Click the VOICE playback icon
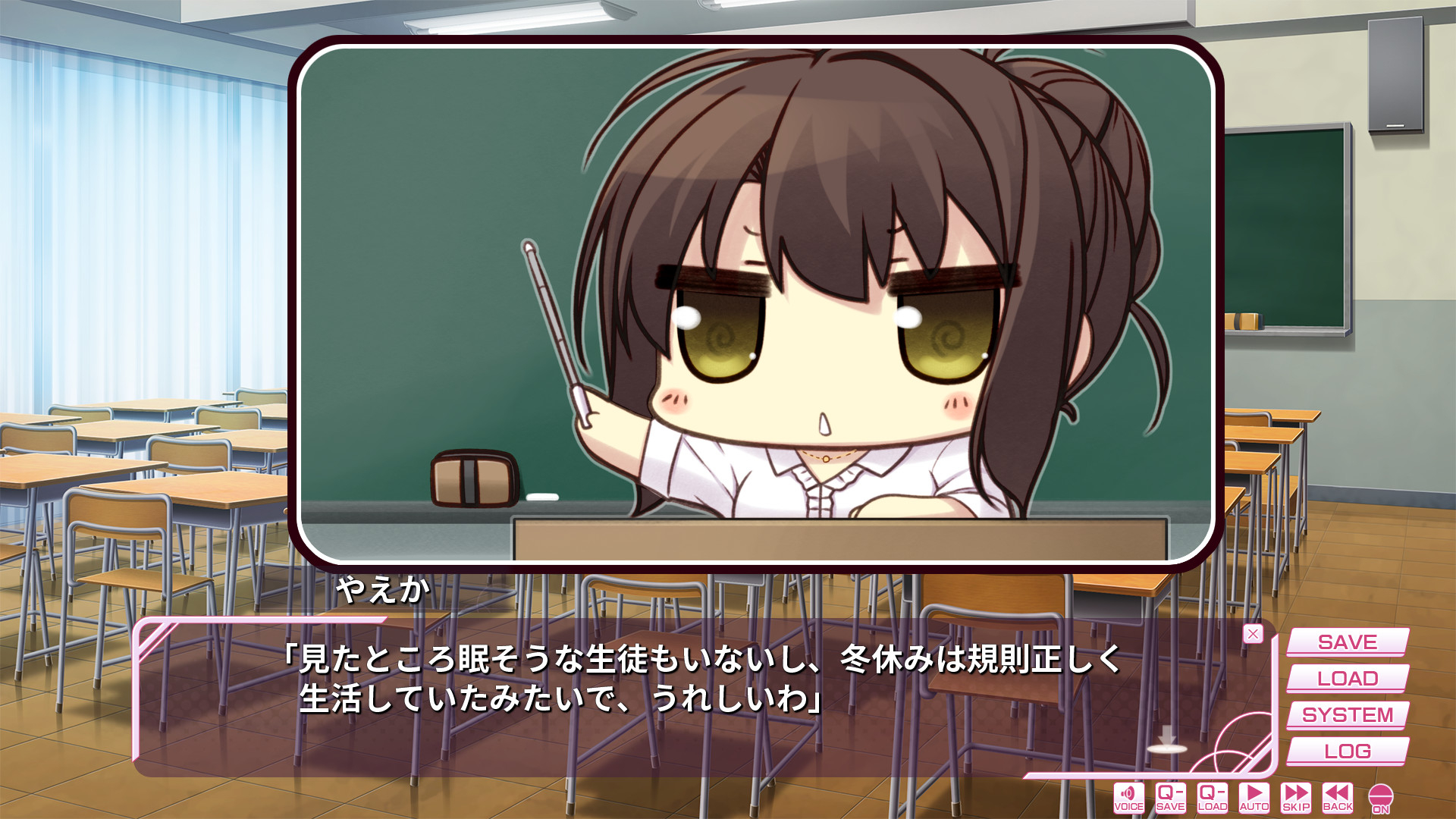The image size is (1456, 819). (1129, 796)
